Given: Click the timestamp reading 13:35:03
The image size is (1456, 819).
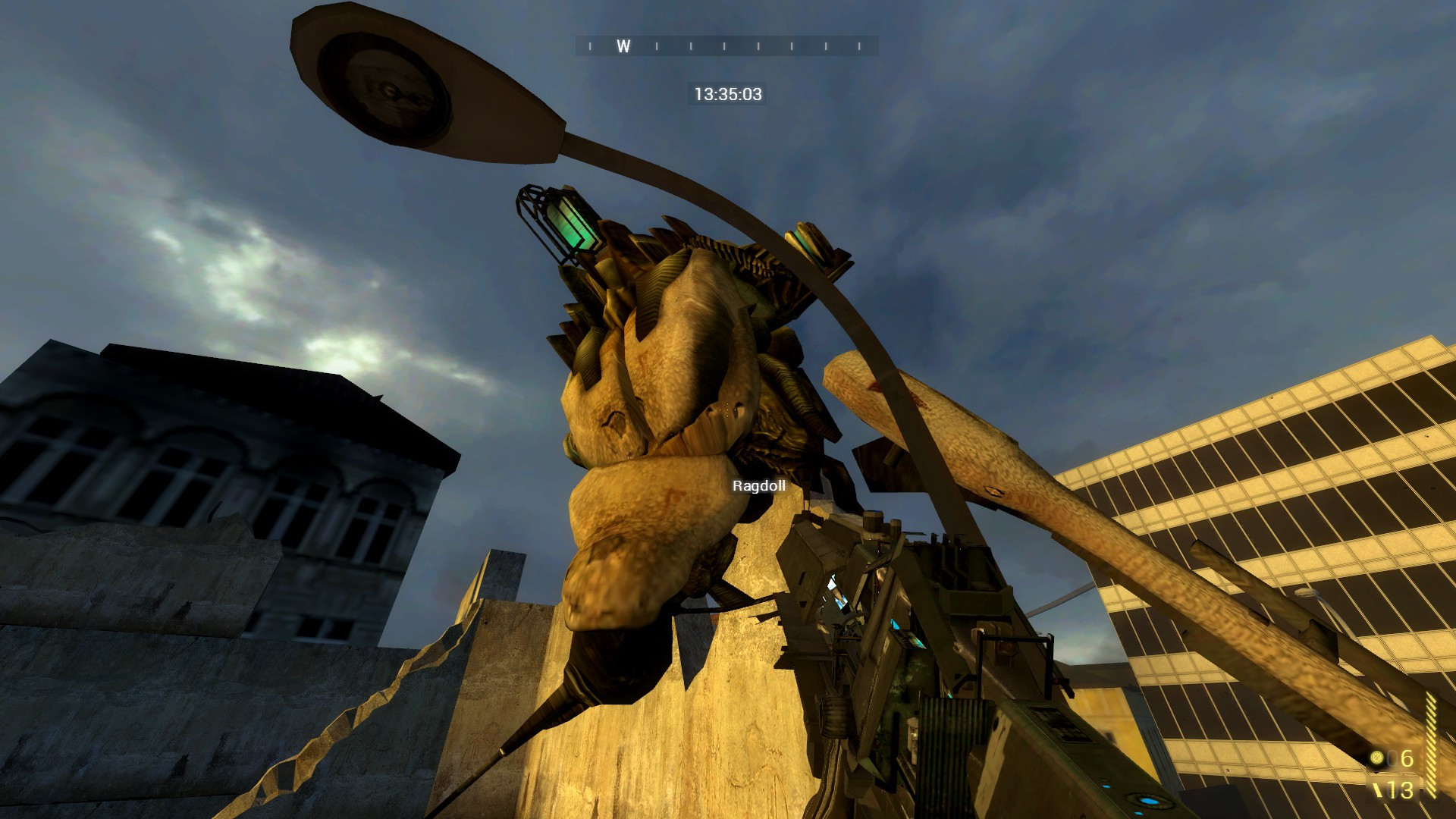Looking at the screenshot, I should click(728, 95).
